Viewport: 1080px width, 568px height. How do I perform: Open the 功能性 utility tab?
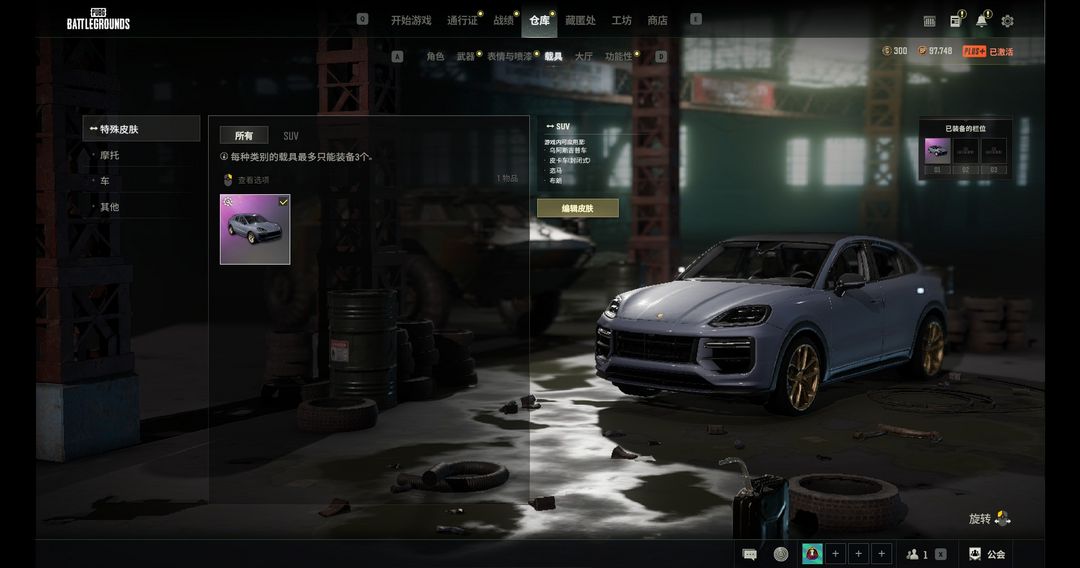[618, 57]
